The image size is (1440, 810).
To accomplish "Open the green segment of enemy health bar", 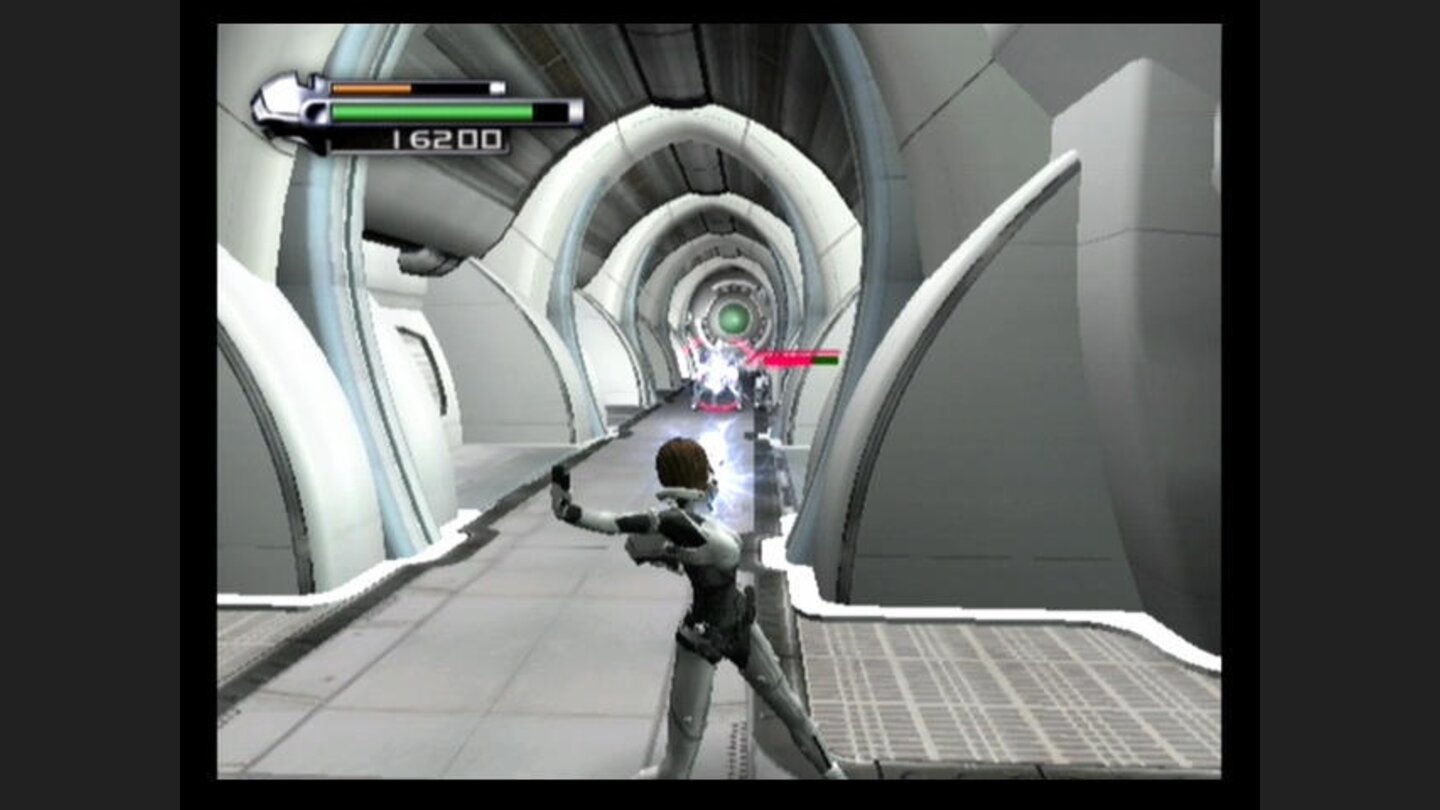I will tap(827, 360).
